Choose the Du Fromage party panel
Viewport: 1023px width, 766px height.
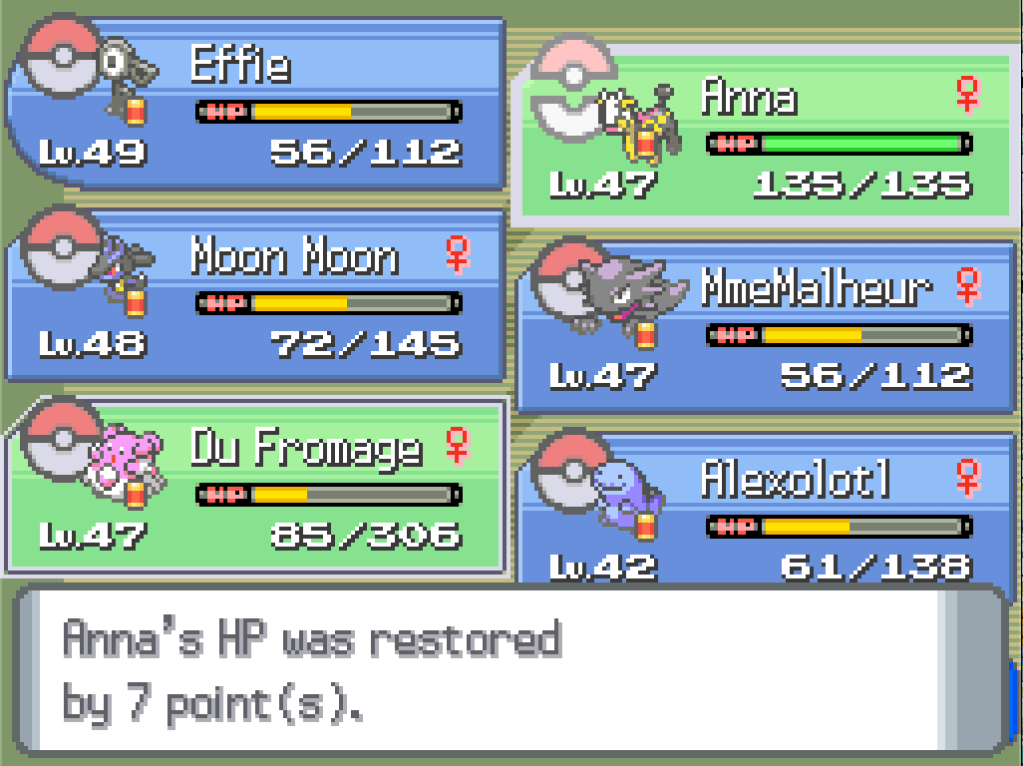coord(255,487)
